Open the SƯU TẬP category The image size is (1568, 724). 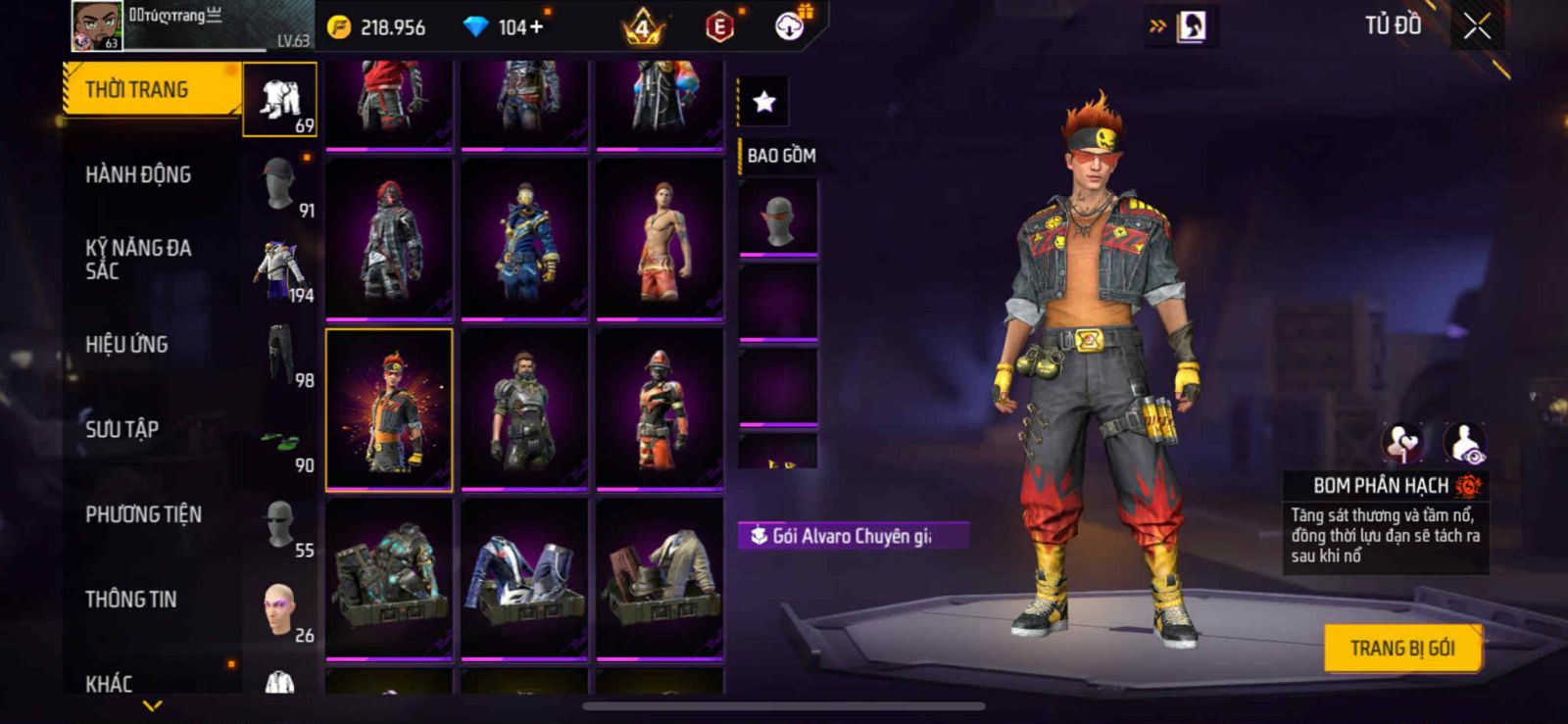(122, 429)
